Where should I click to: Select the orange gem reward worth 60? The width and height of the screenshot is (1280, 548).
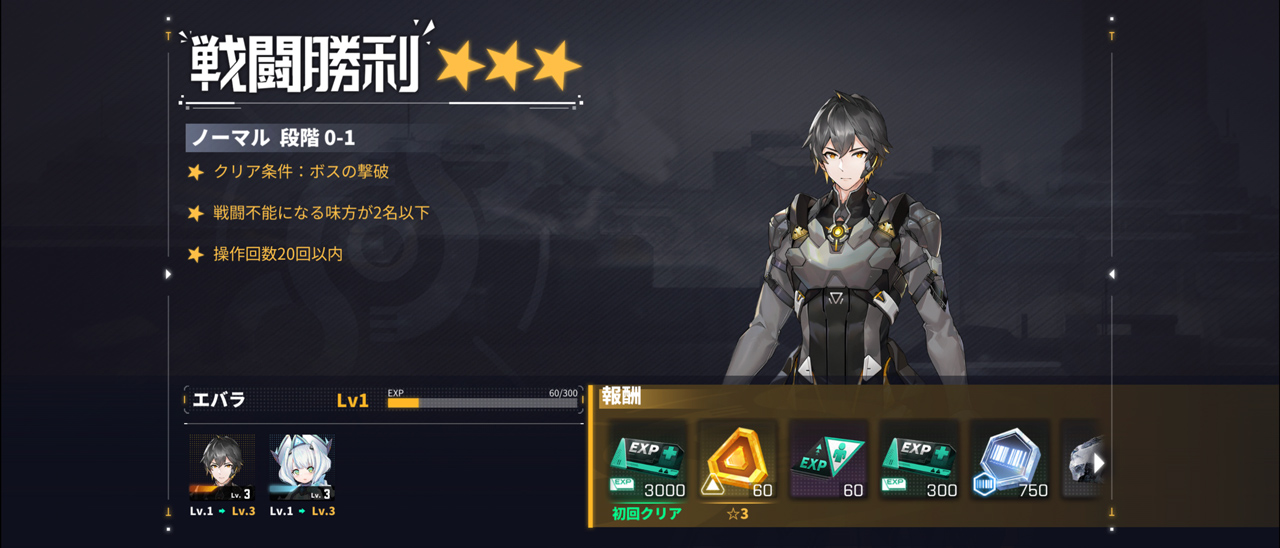coord(737,460)
